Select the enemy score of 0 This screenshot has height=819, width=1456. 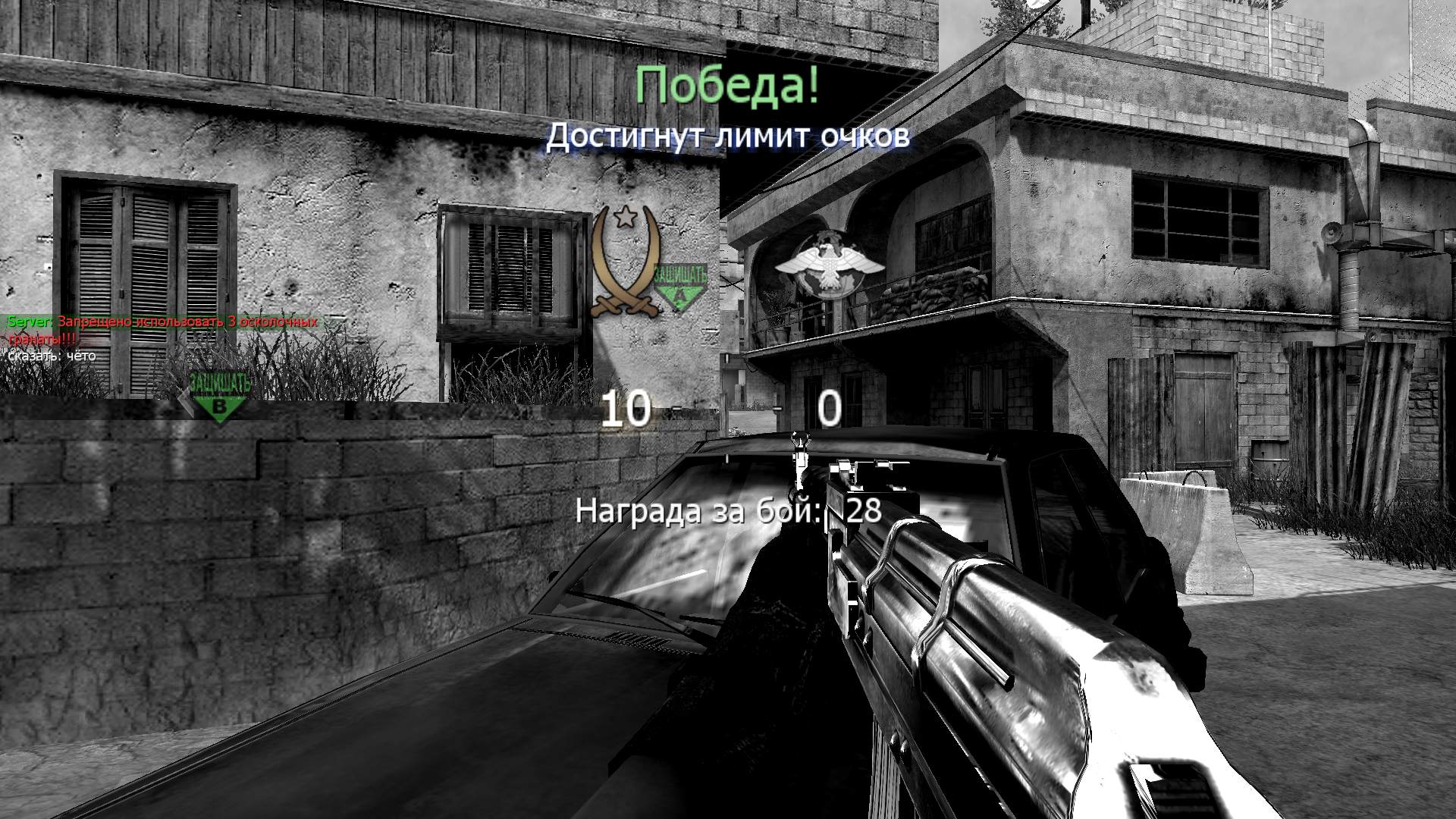tap(829, 408)
